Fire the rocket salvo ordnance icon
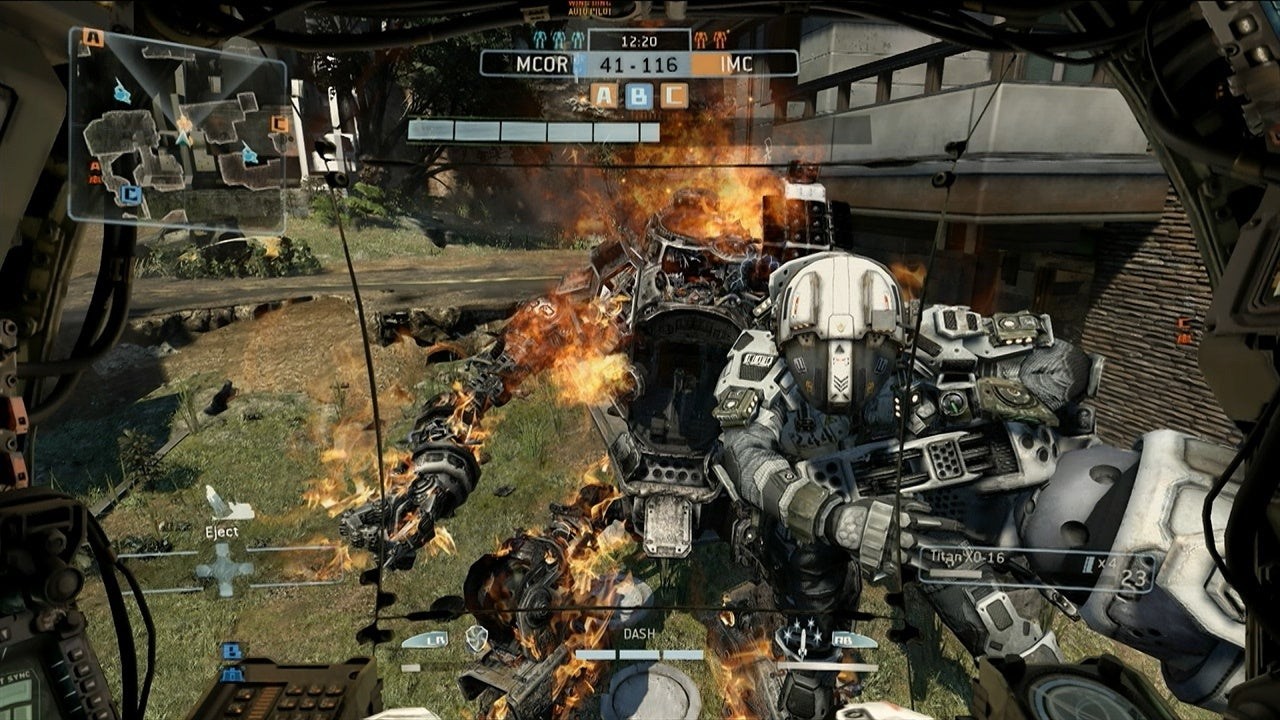The height and width of the screenshot is (720, 1280). [798, 637]
